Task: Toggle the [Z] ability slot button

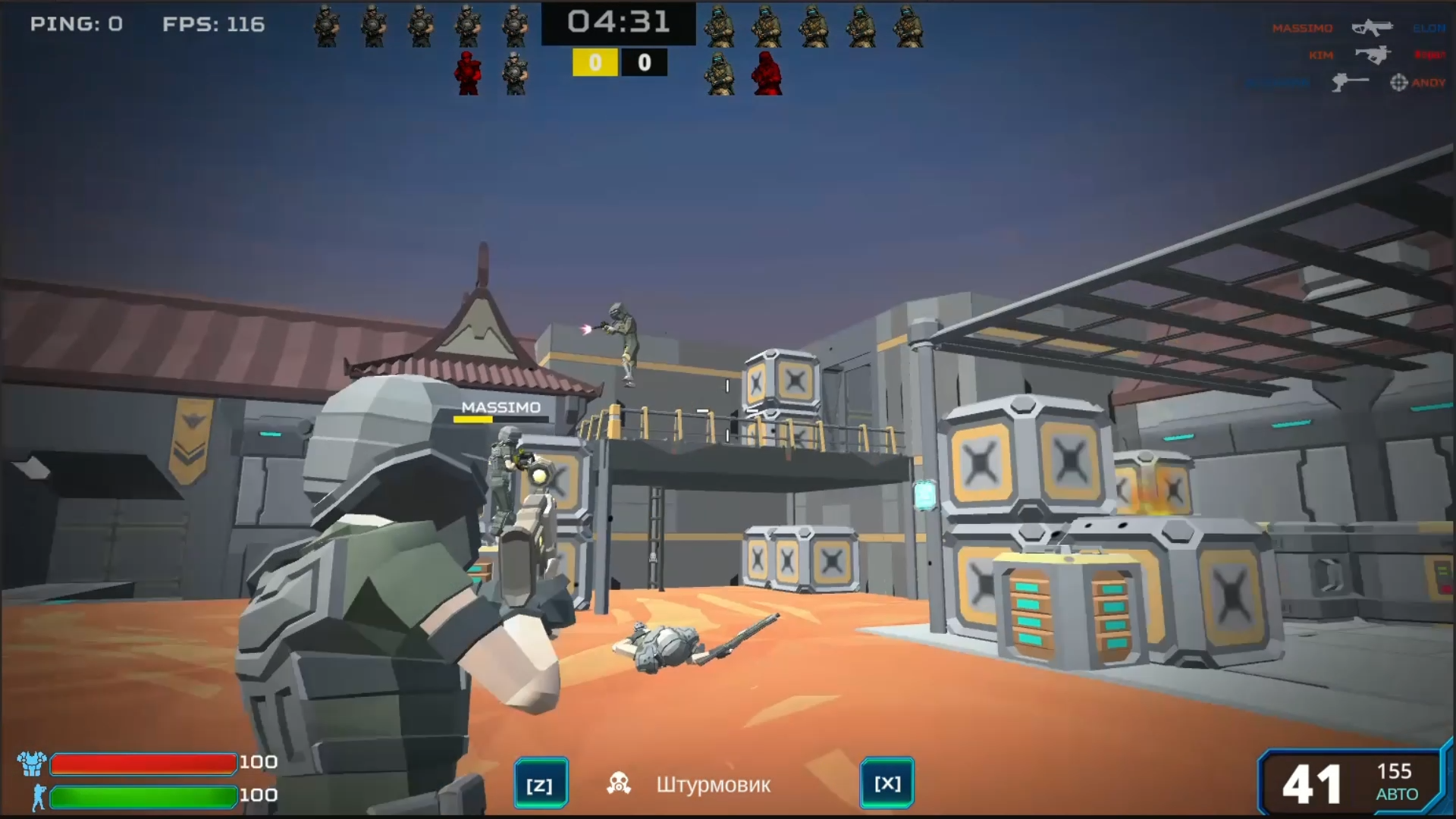Action: coord(540,782)
